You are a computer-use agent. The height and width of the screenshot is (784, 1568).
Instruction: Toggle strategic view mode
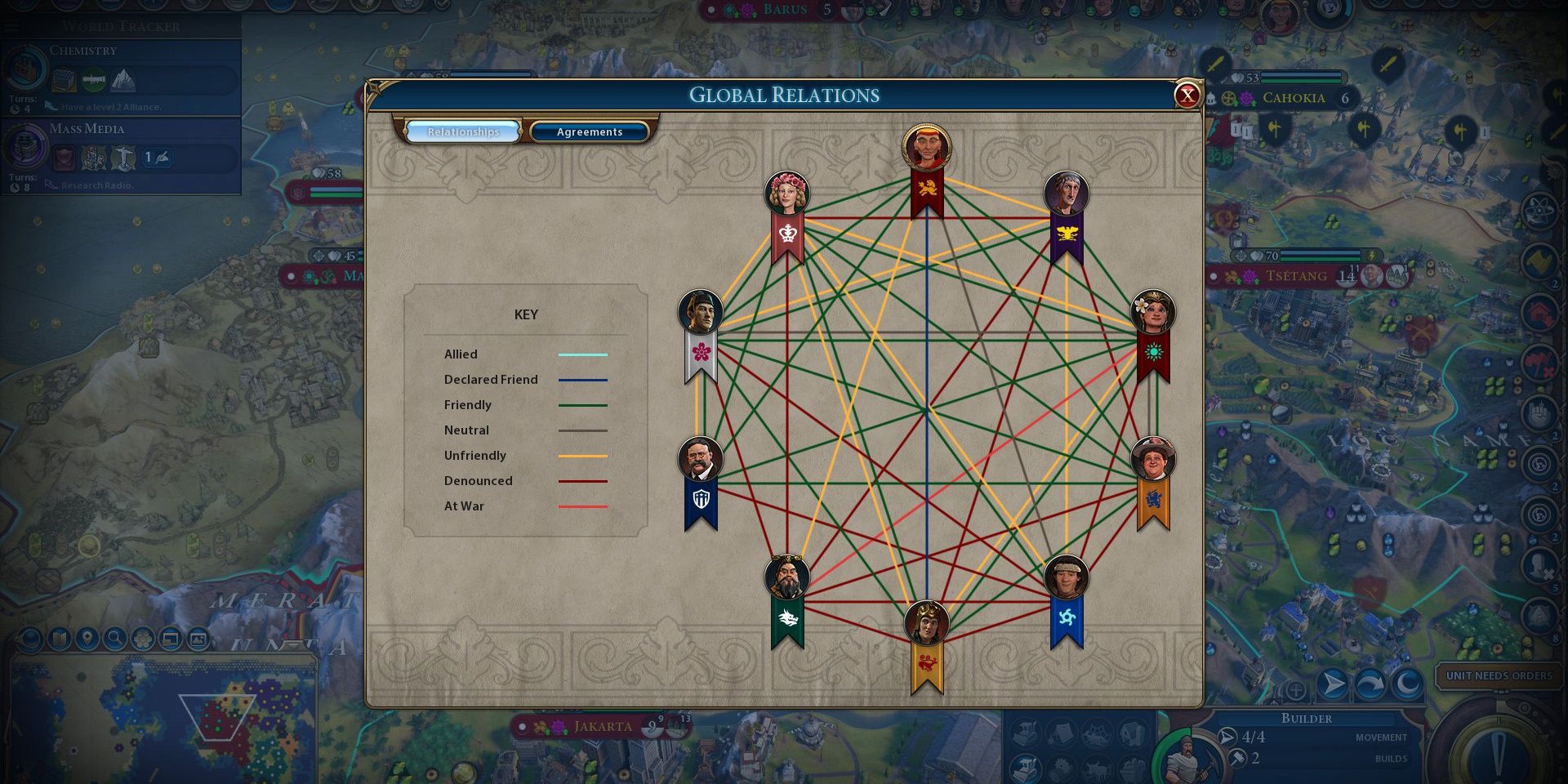pos(170,638)
